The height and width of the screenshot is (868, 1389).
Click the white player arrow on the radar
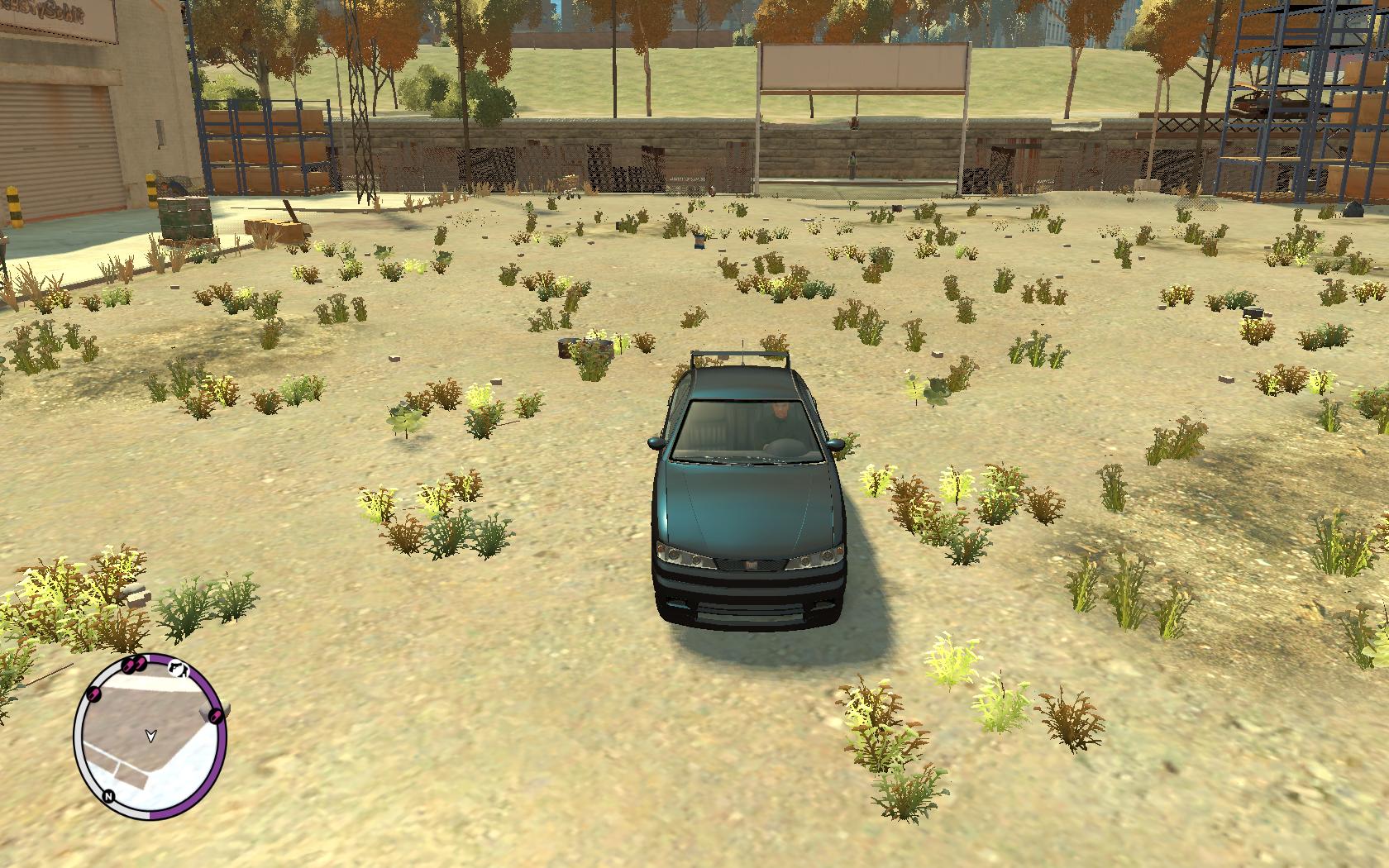150,734
